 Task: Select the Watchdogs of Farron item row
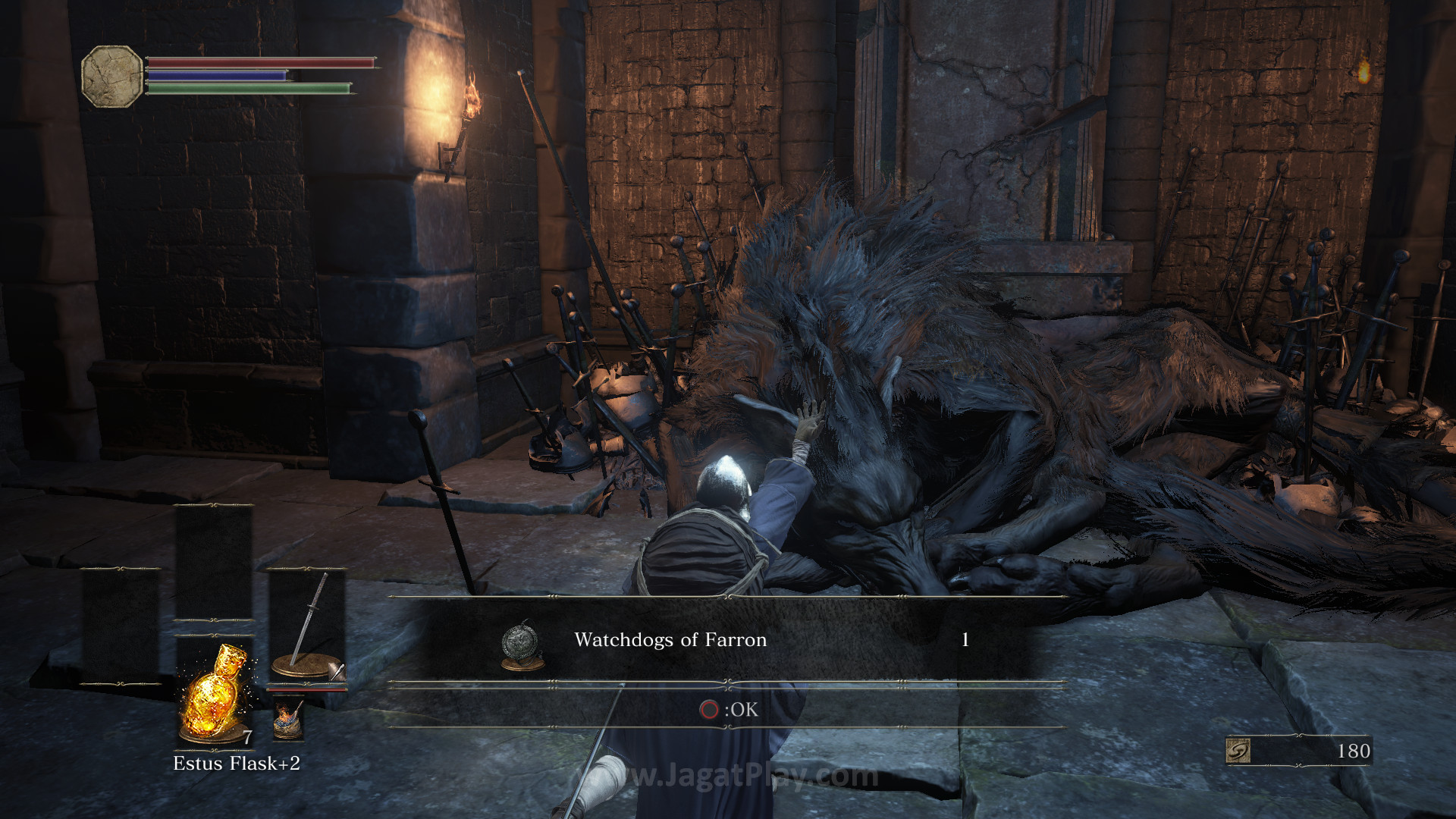click(726, 640)
